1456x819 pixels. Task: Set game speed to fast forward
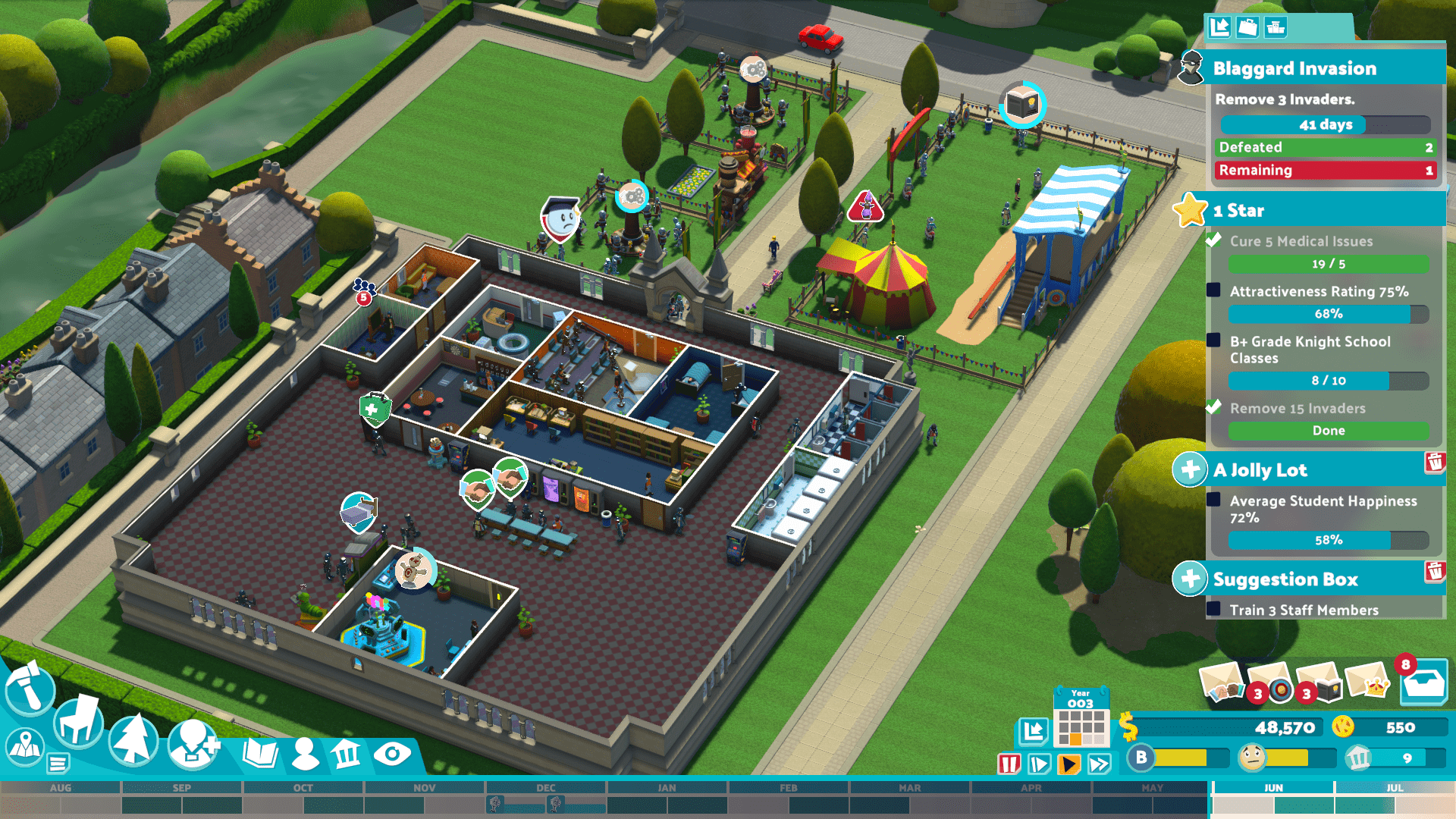1100,764
